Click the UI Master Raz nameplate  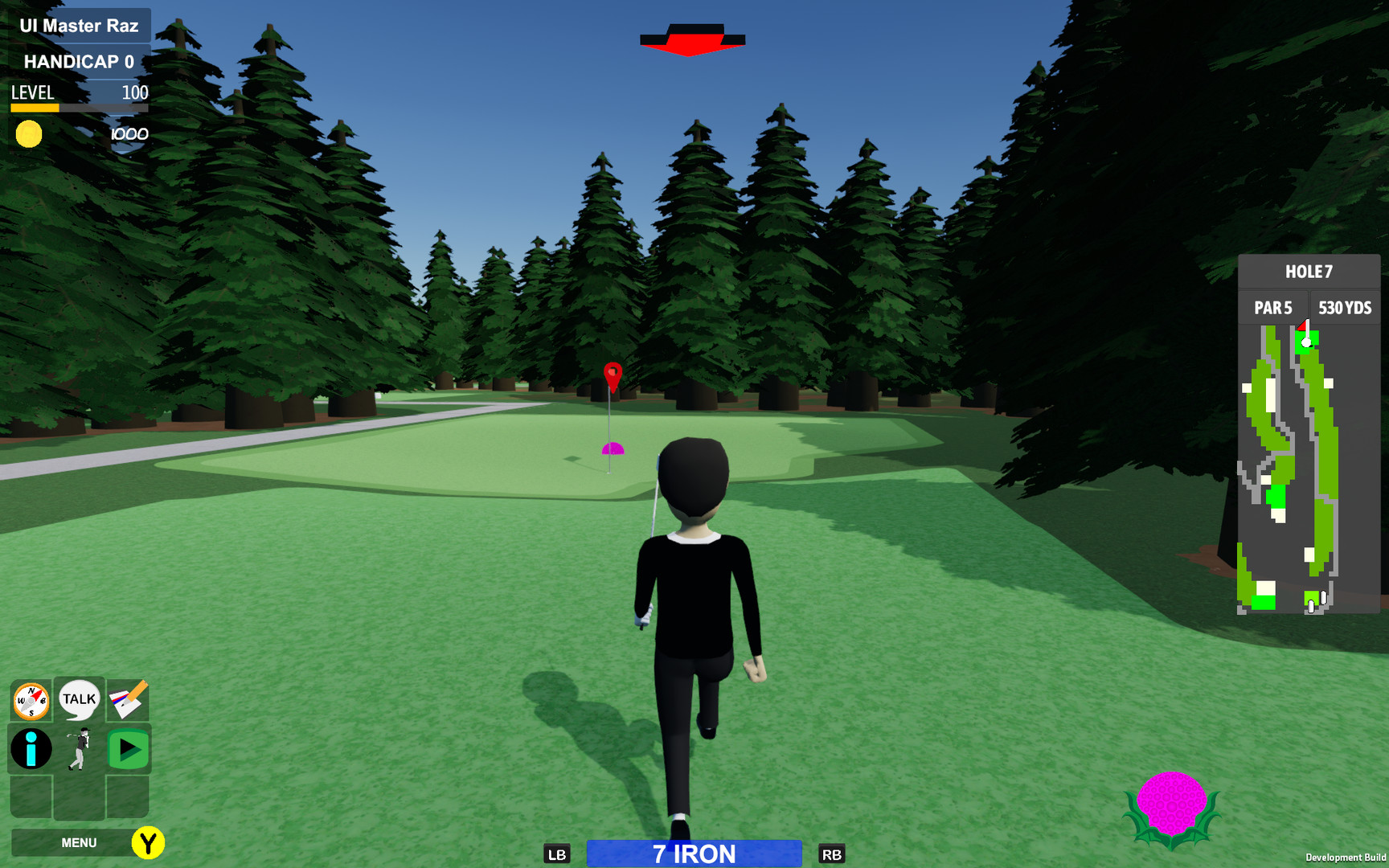click(78, 25)
